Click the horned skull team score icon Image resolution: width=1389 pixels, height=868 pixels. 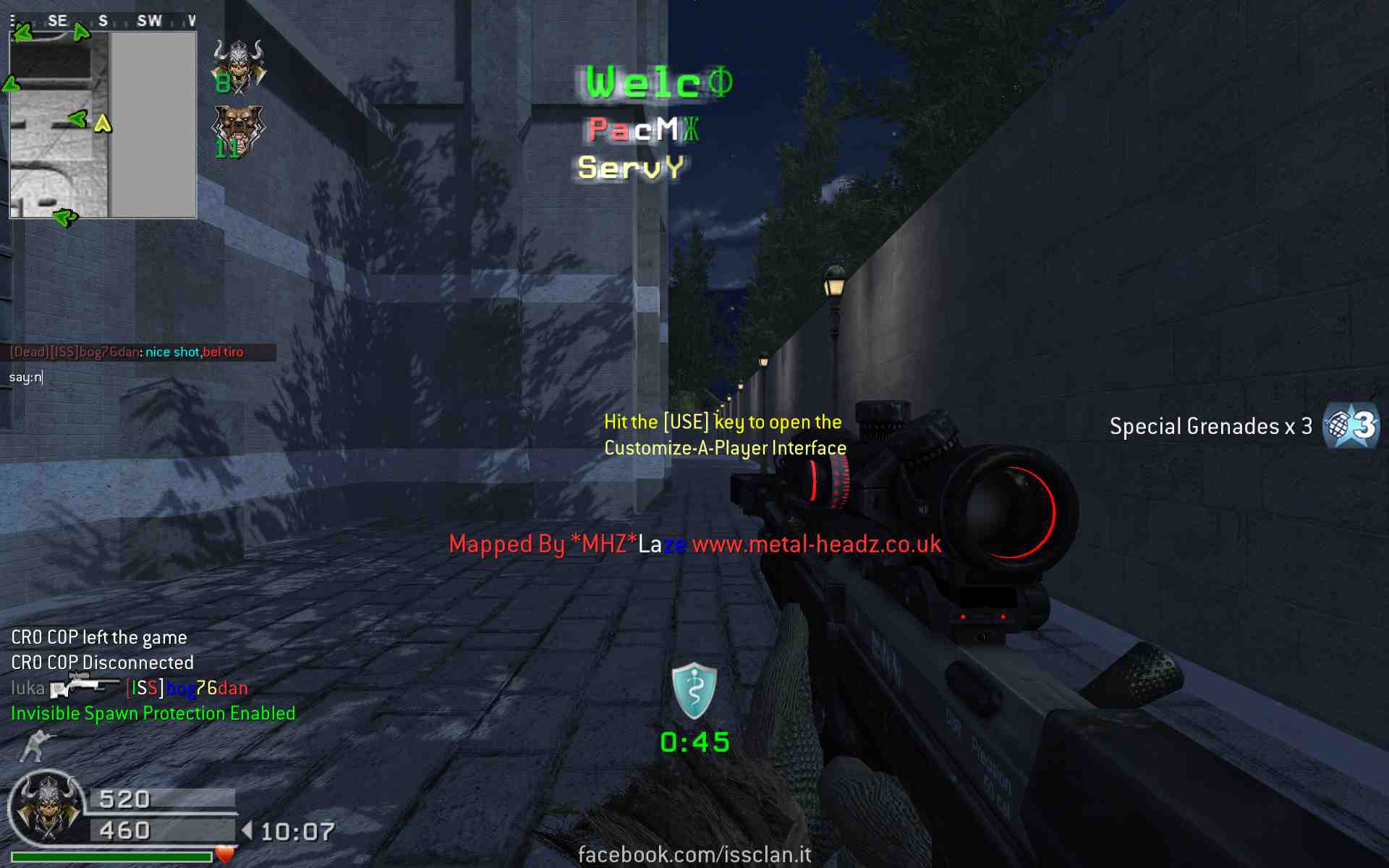(239, 67)
